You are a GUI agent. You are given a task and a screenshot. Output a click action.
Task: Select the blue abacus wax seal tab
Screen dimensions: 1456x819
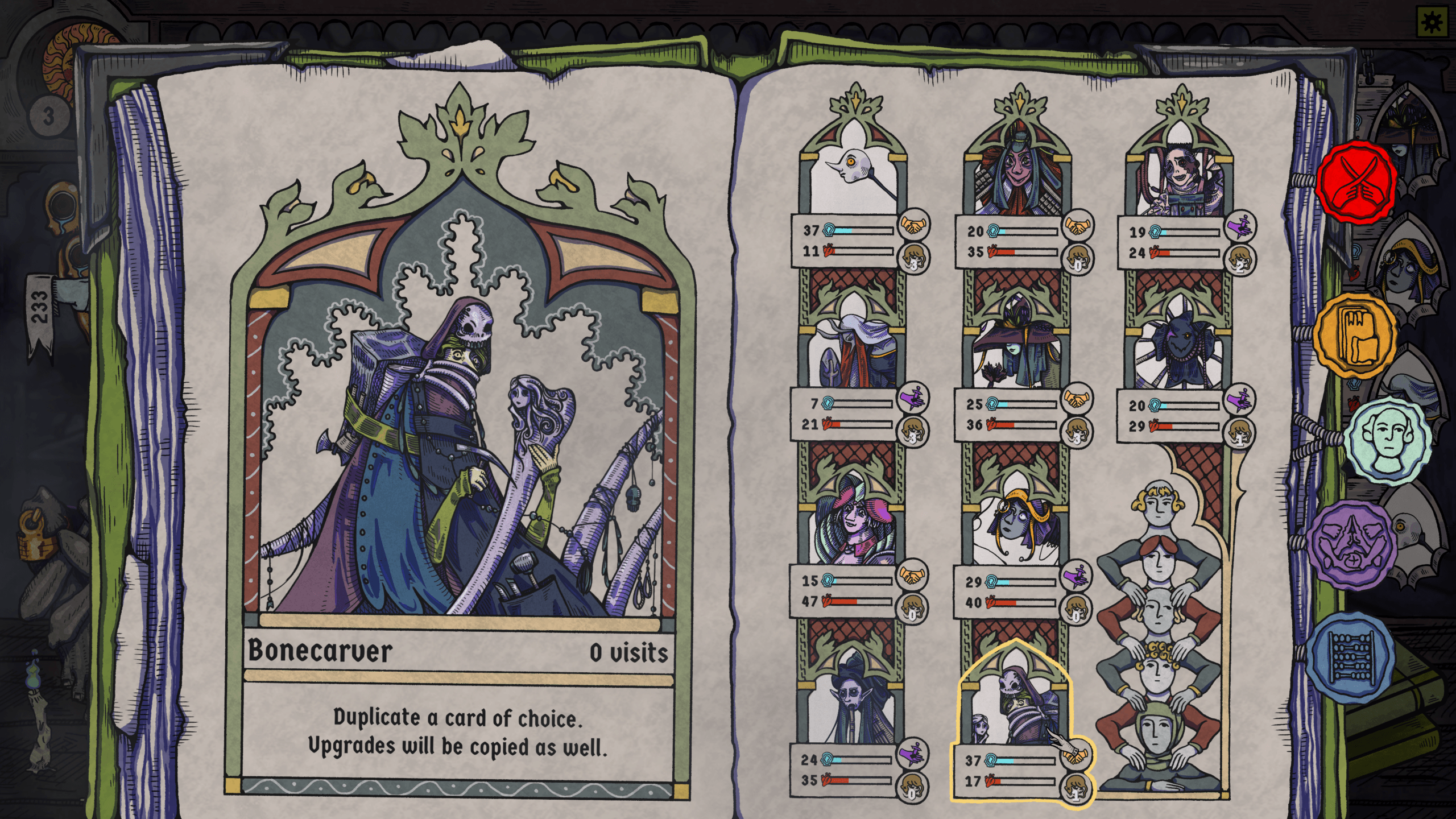1351,658
